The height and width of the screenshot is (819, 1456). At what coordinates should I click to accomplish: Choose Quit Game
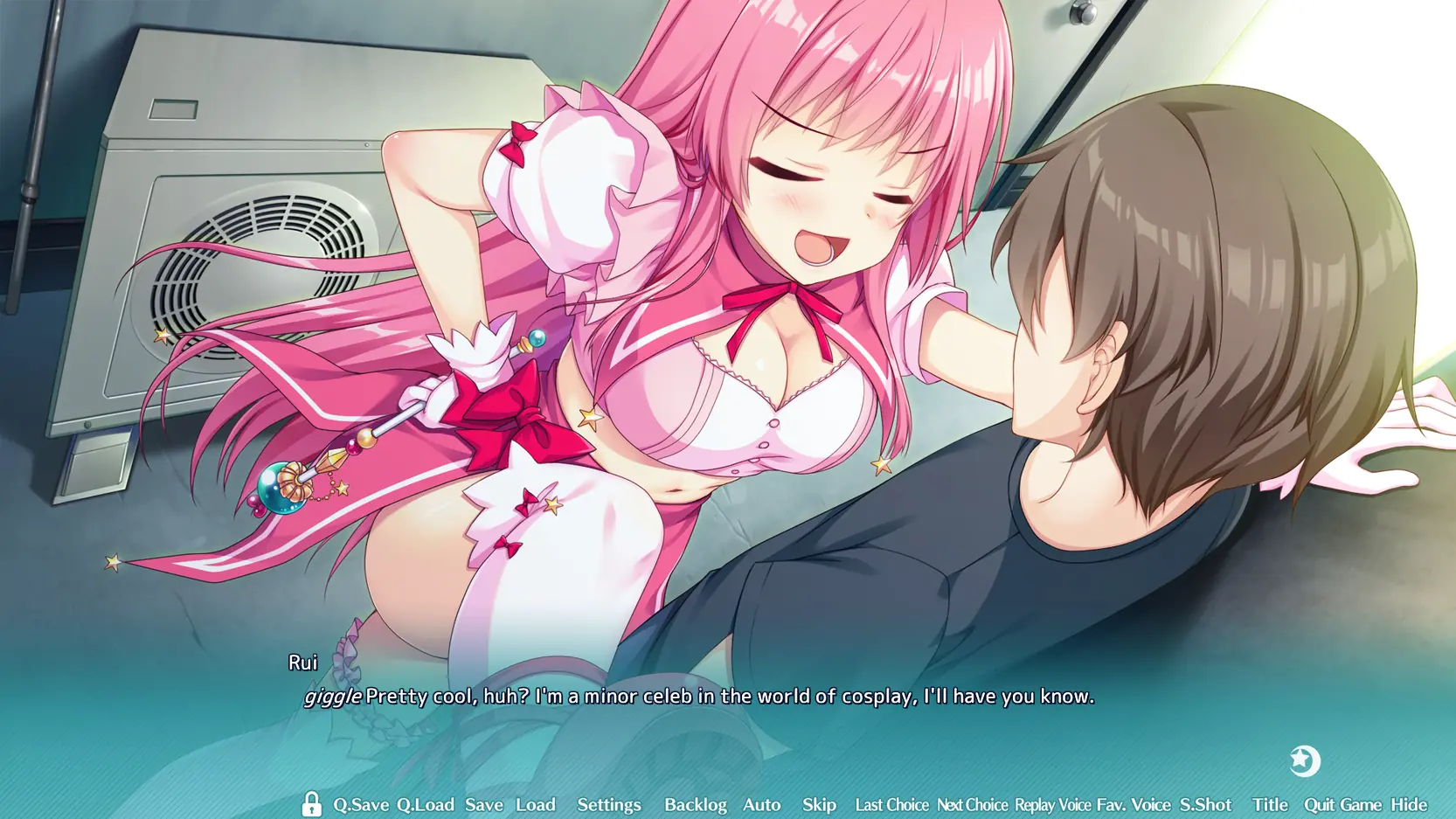1342,805
